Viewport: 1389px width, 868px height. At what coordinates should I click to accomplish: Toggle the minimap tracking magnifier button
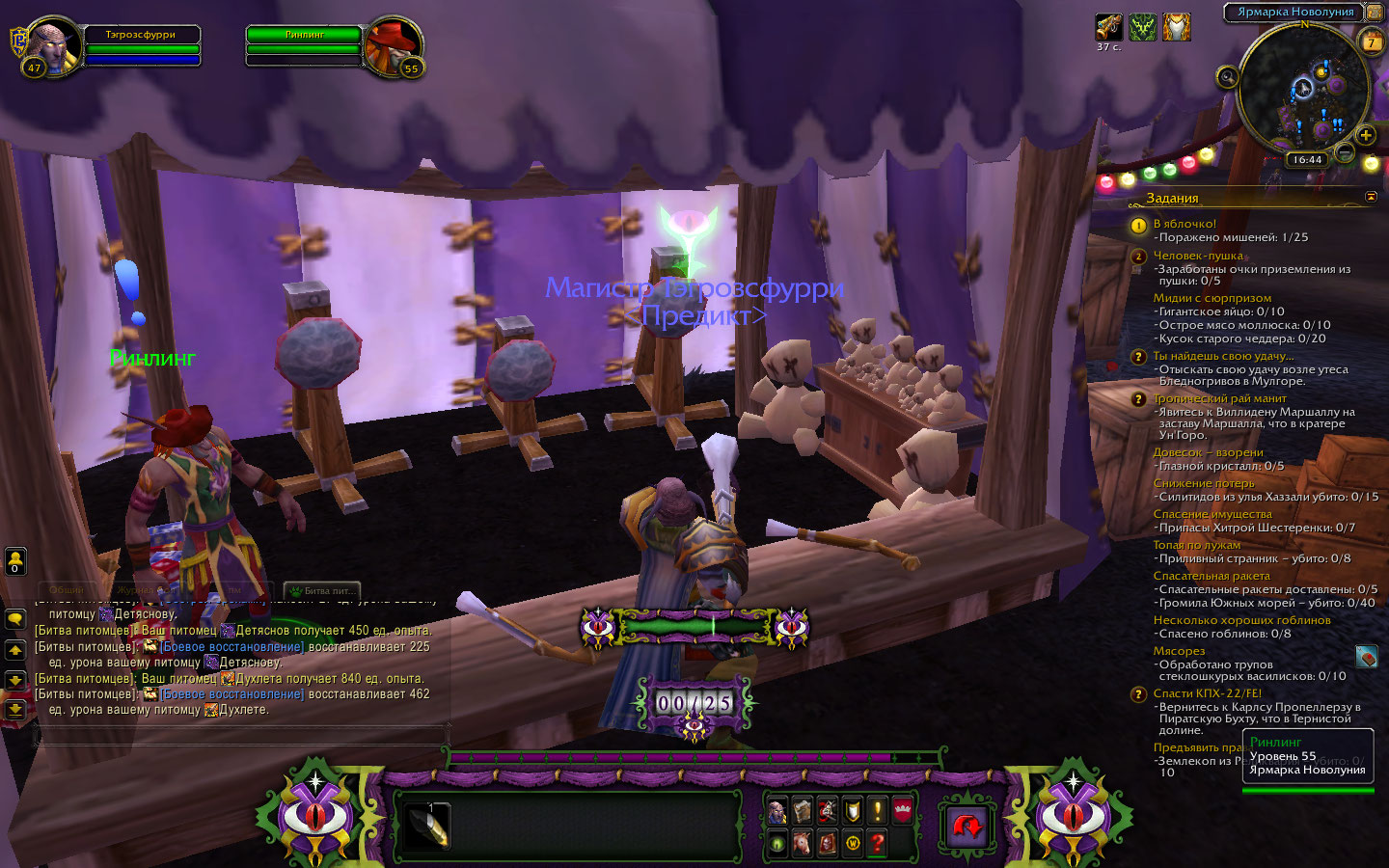1227,77
